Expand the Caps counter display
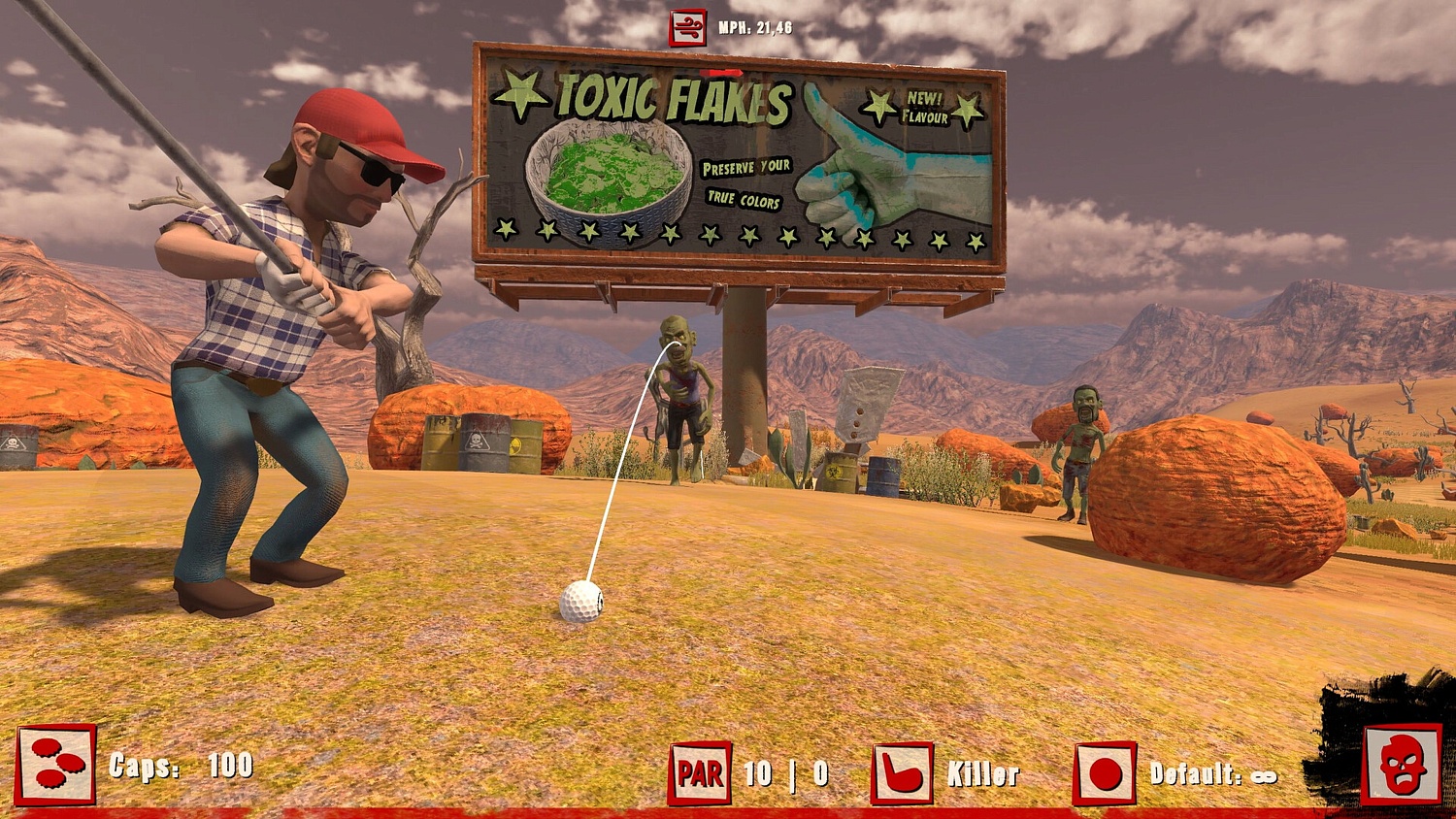1456x819 pixels. tap(181, 767)
